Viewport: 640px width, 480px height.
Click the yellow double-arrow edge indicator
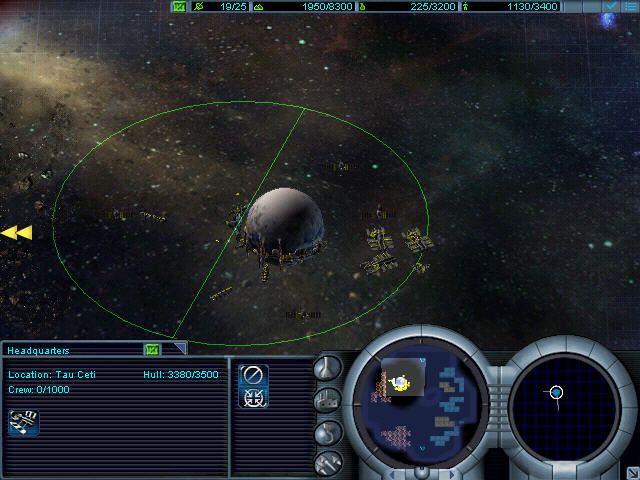16,233
